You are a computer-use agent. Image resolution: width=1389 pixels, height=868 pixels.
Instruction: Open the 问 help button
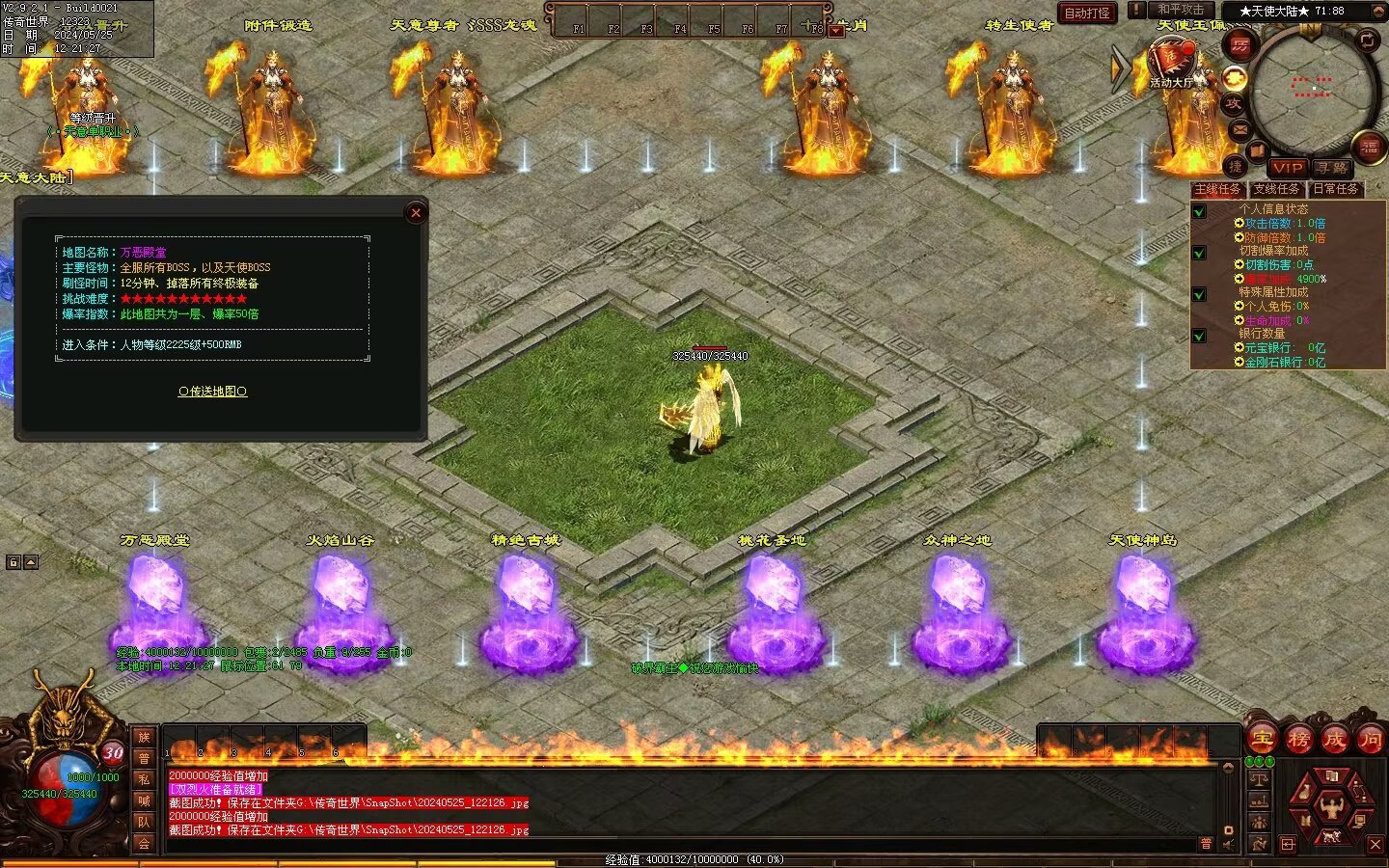(x=1370, y=740)
